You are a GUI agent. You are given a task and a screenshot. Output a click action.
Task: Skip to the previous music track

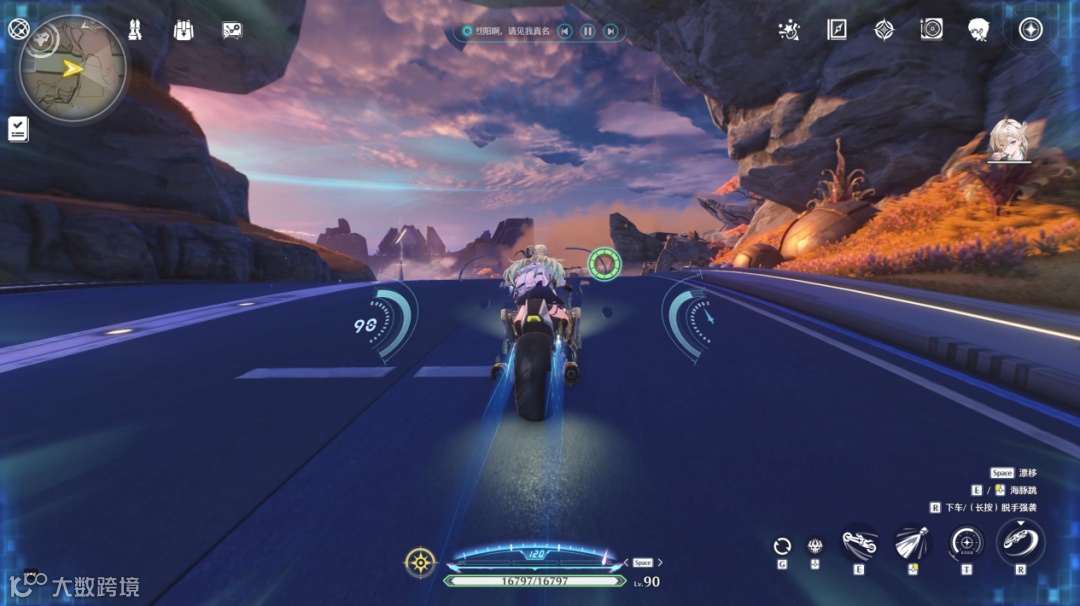pos(565,32)
